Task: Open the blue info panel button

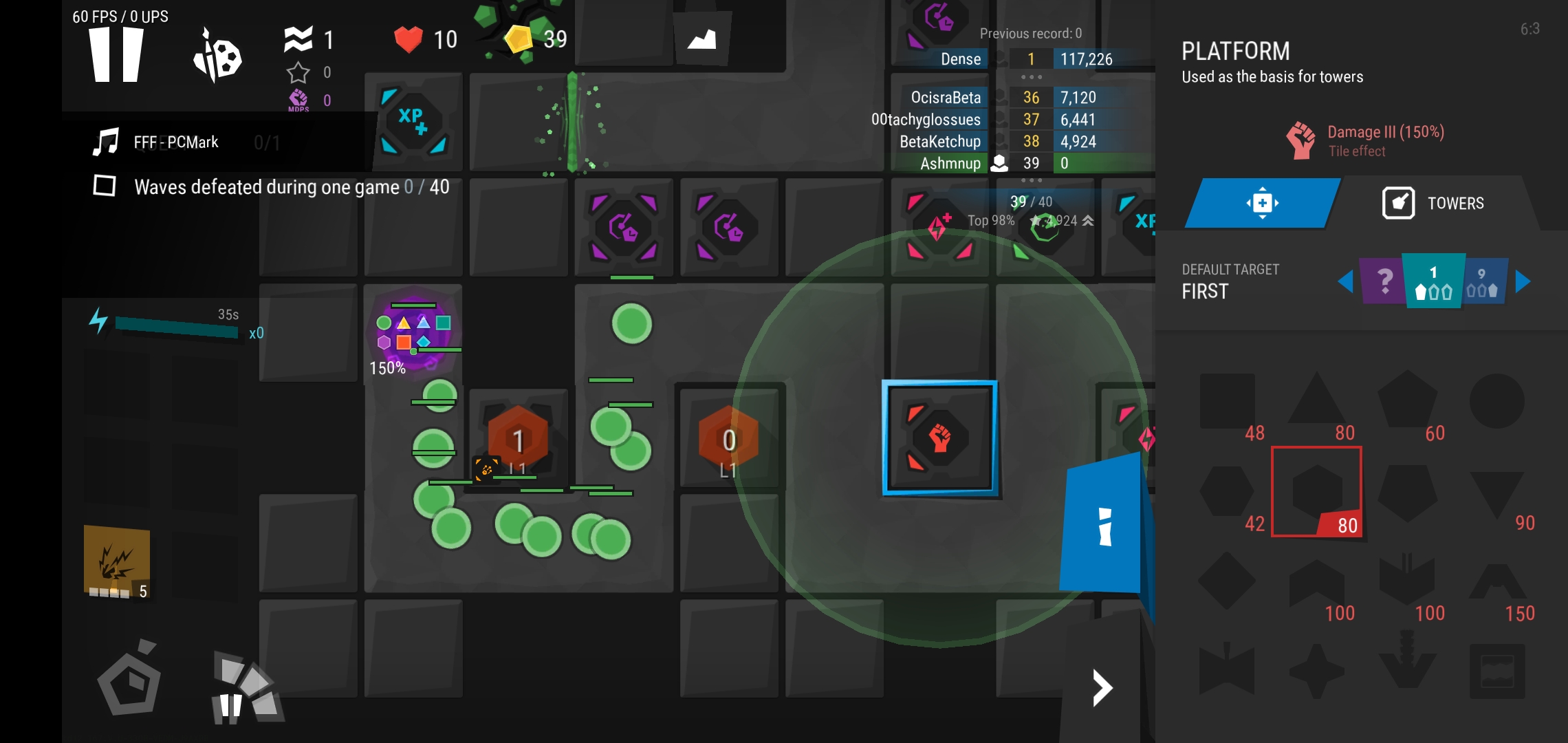Action: 1102,525
